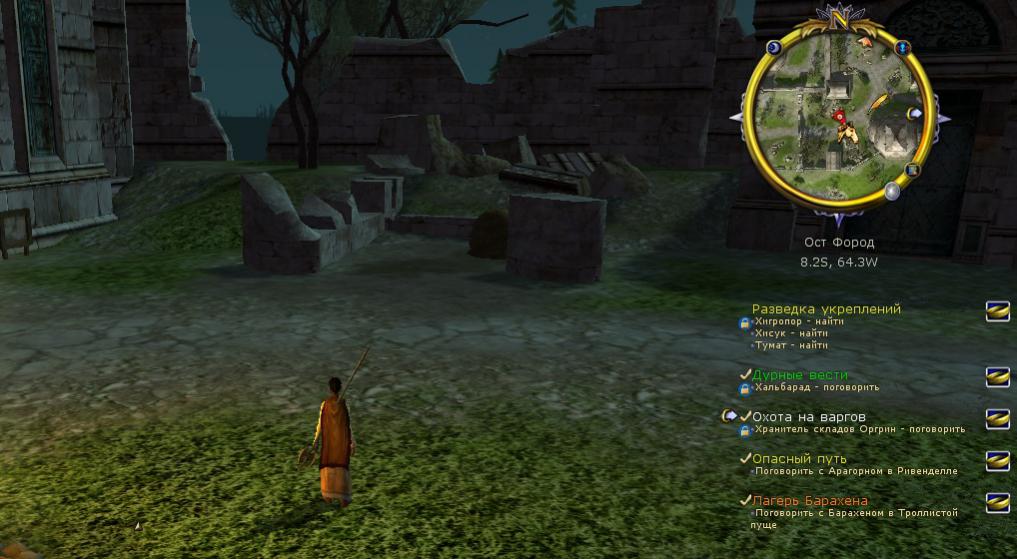Open the quest "Разведка укреплений" in tracker
This screenshot has width=1017, height=559.
(x=826, y=309)
